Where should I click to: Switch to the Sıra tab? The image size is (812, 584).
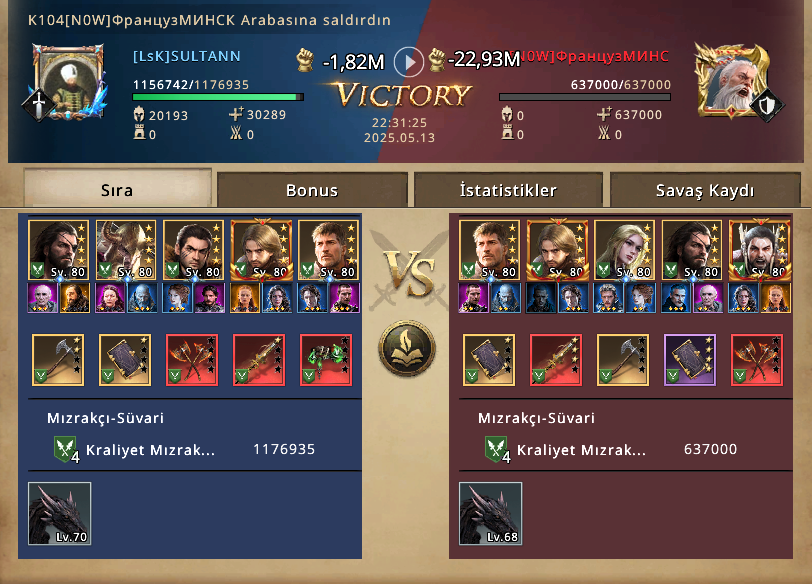(117, 190)
